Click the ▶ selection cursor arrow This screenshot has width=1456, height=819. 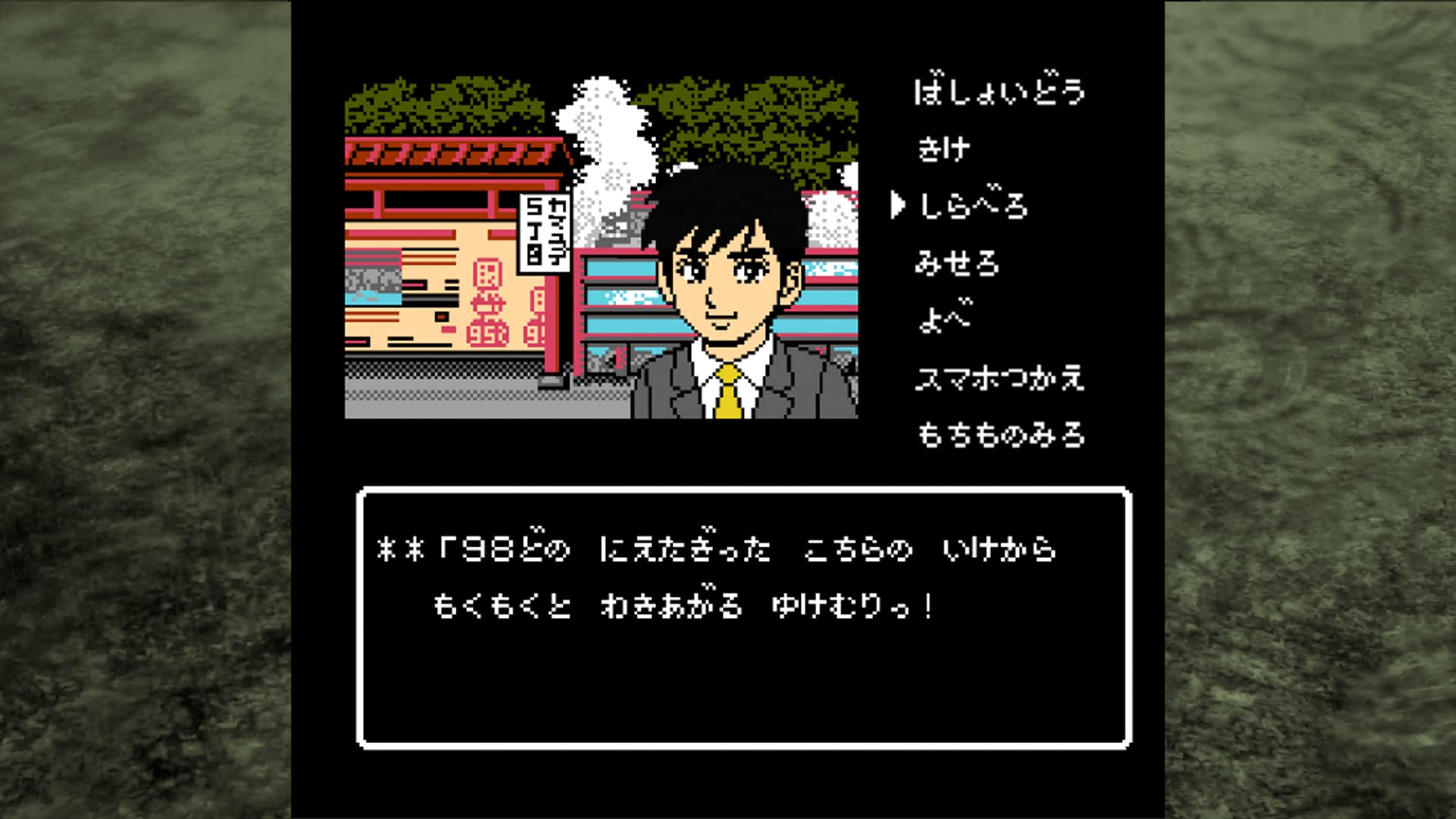(898, 203)
